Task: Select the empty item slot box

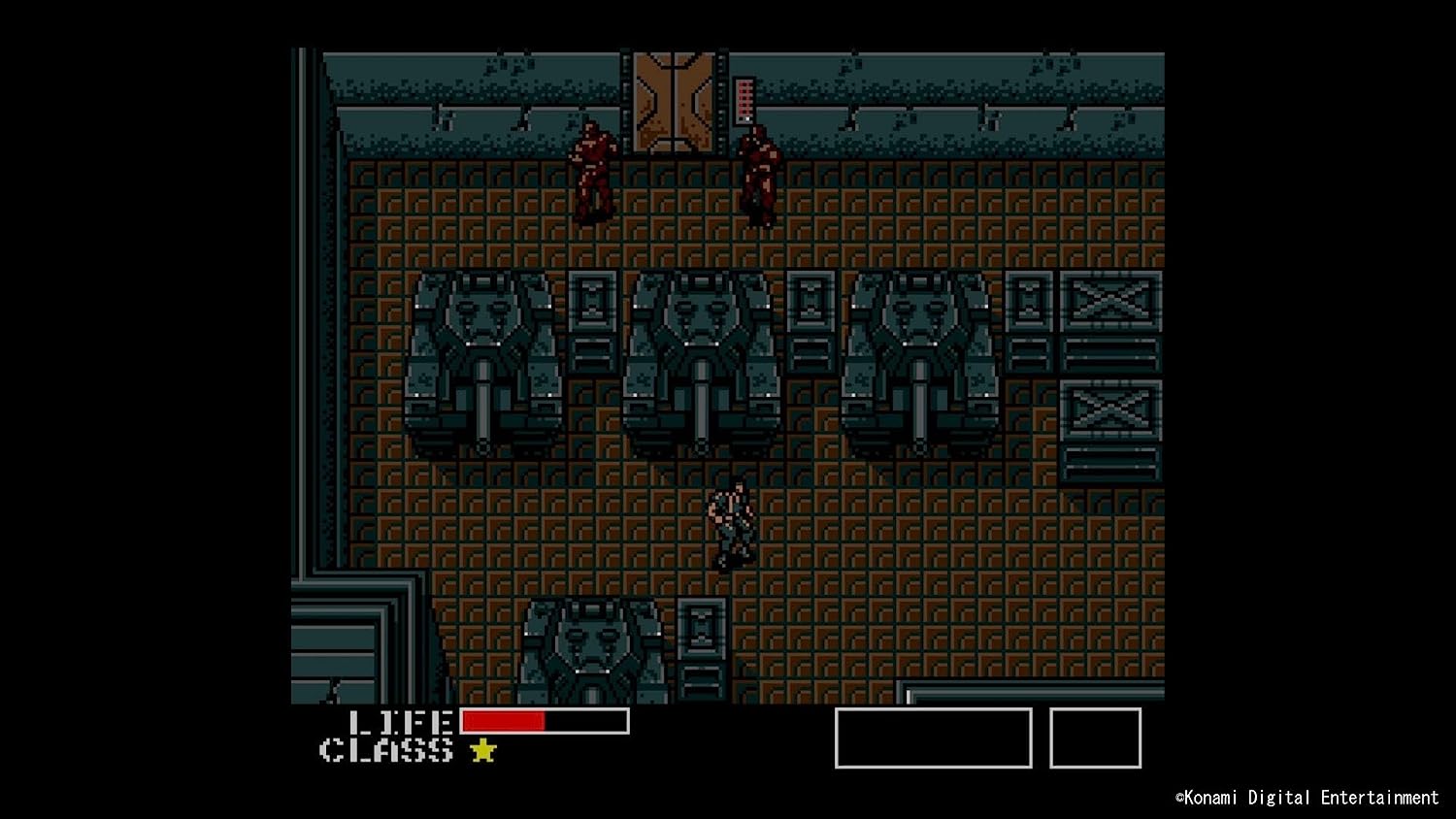Action: (1093, 738)
